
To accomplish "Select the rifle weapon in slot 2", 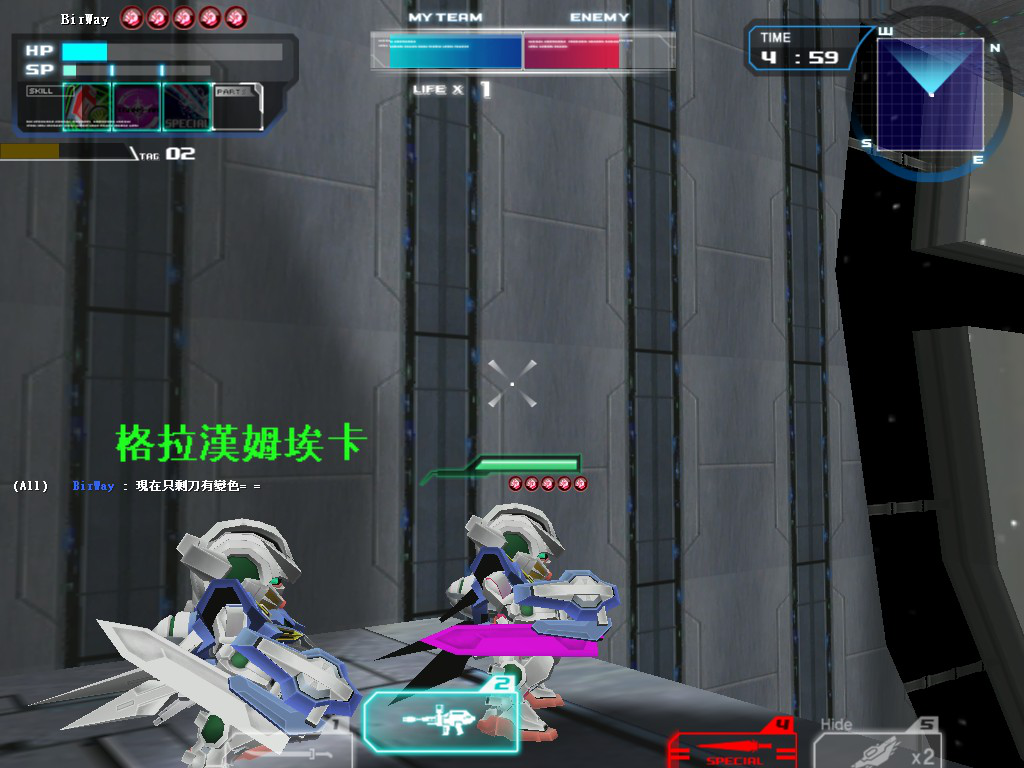I will [440, 720].
